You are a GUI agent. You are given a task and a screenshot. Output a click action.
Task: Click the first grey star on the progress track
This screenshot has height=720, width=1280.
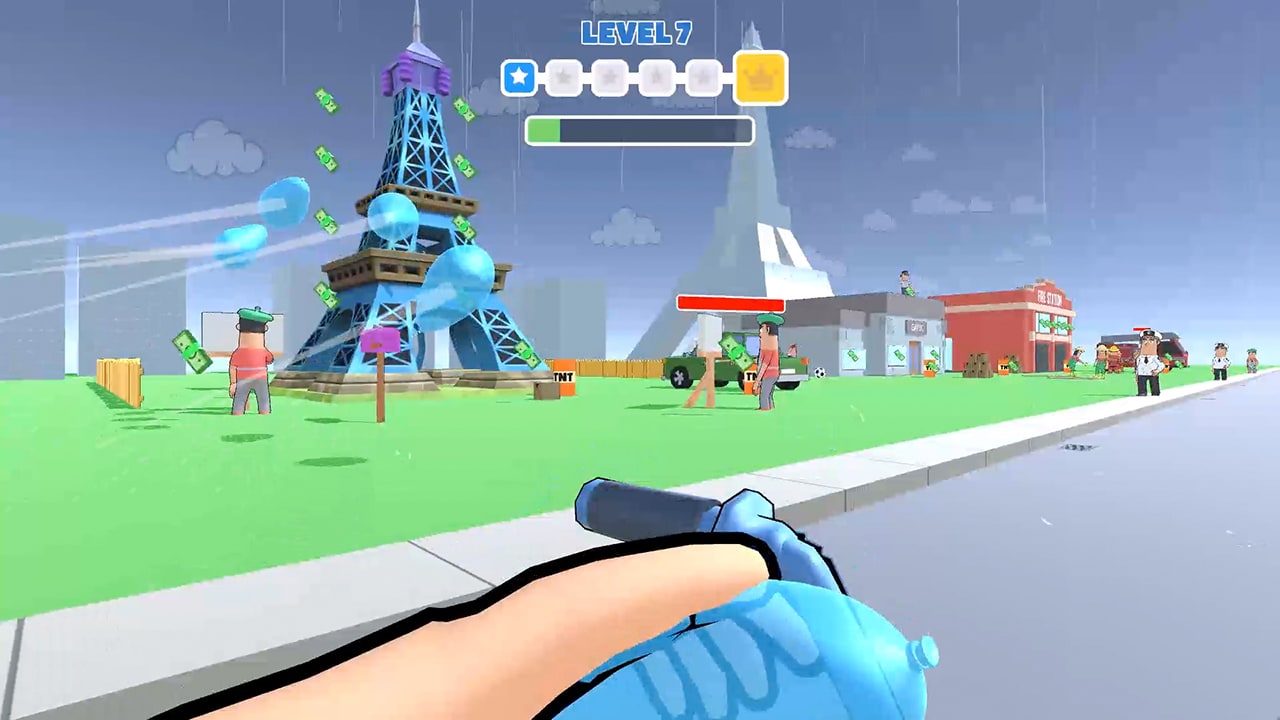[564, 77]
